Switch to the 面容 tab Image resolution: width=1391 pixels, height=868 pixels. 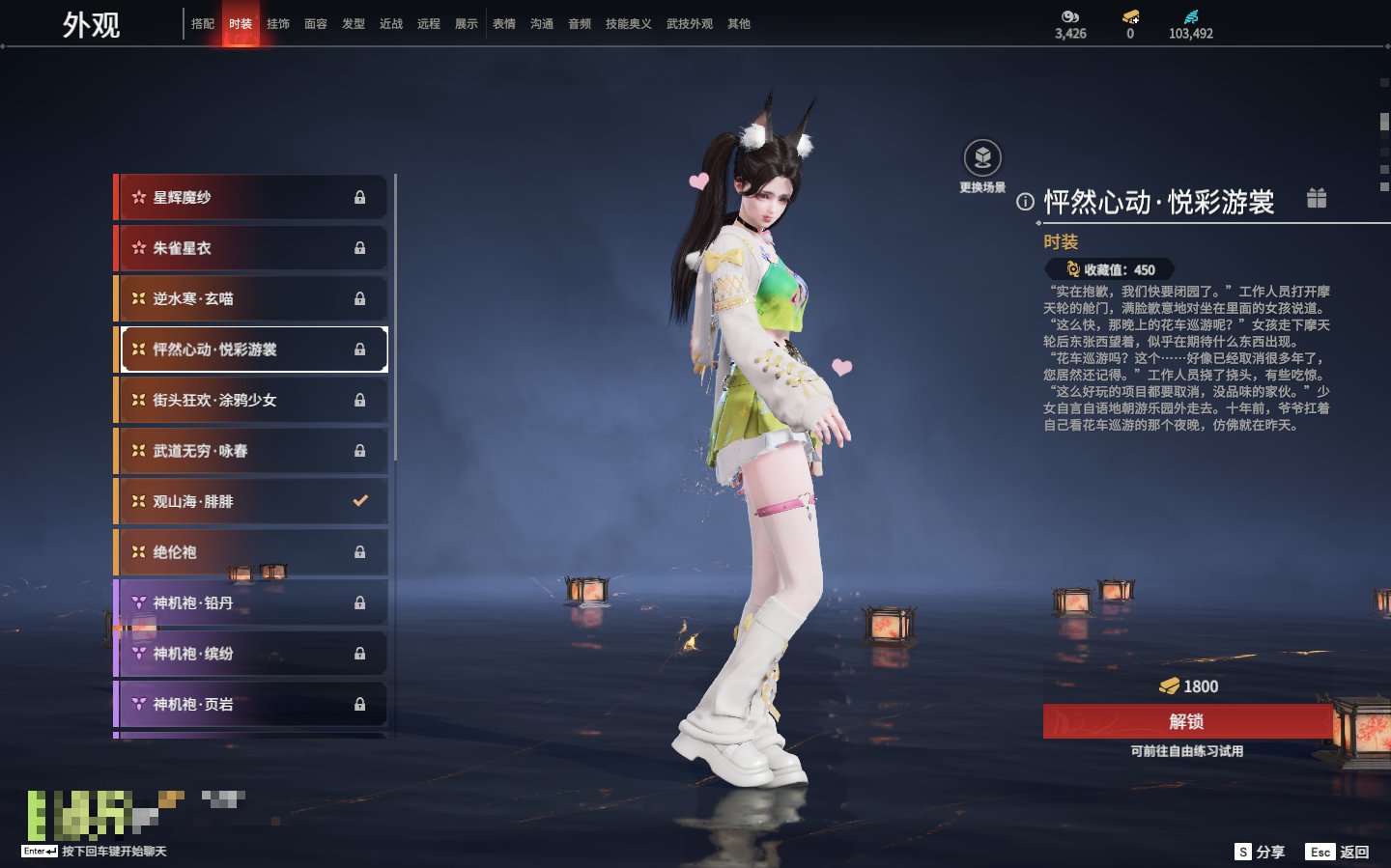pos(316,24)
